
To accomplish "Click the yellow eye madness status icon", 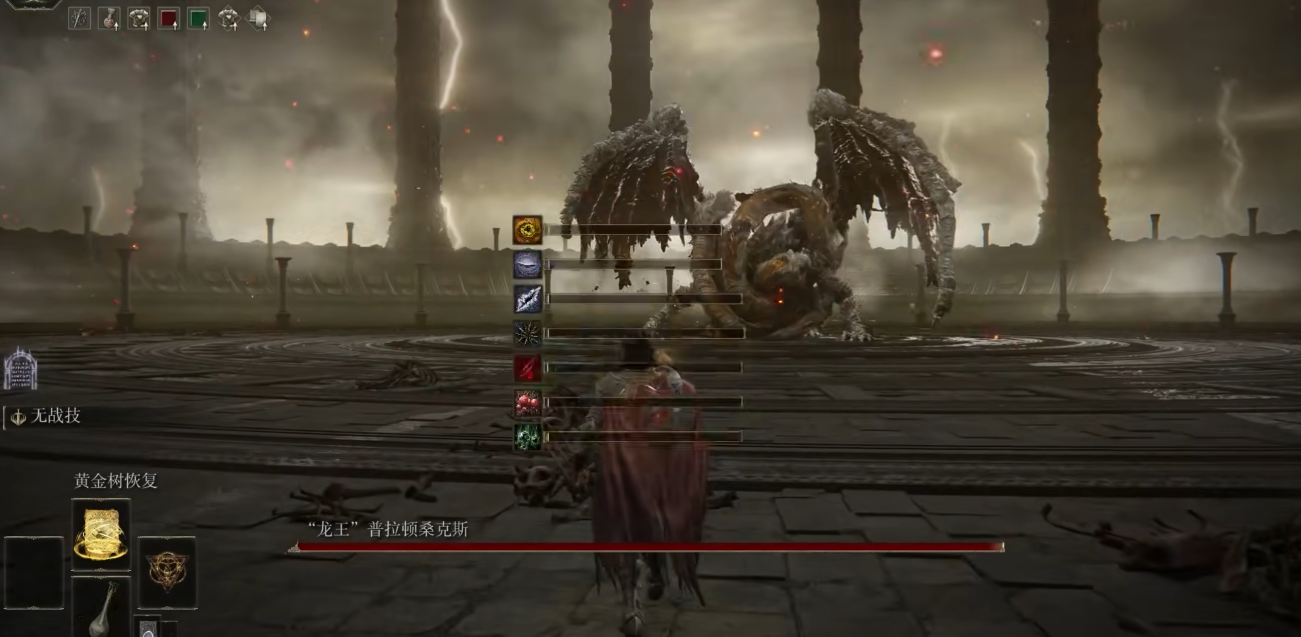I will (528, 230).
